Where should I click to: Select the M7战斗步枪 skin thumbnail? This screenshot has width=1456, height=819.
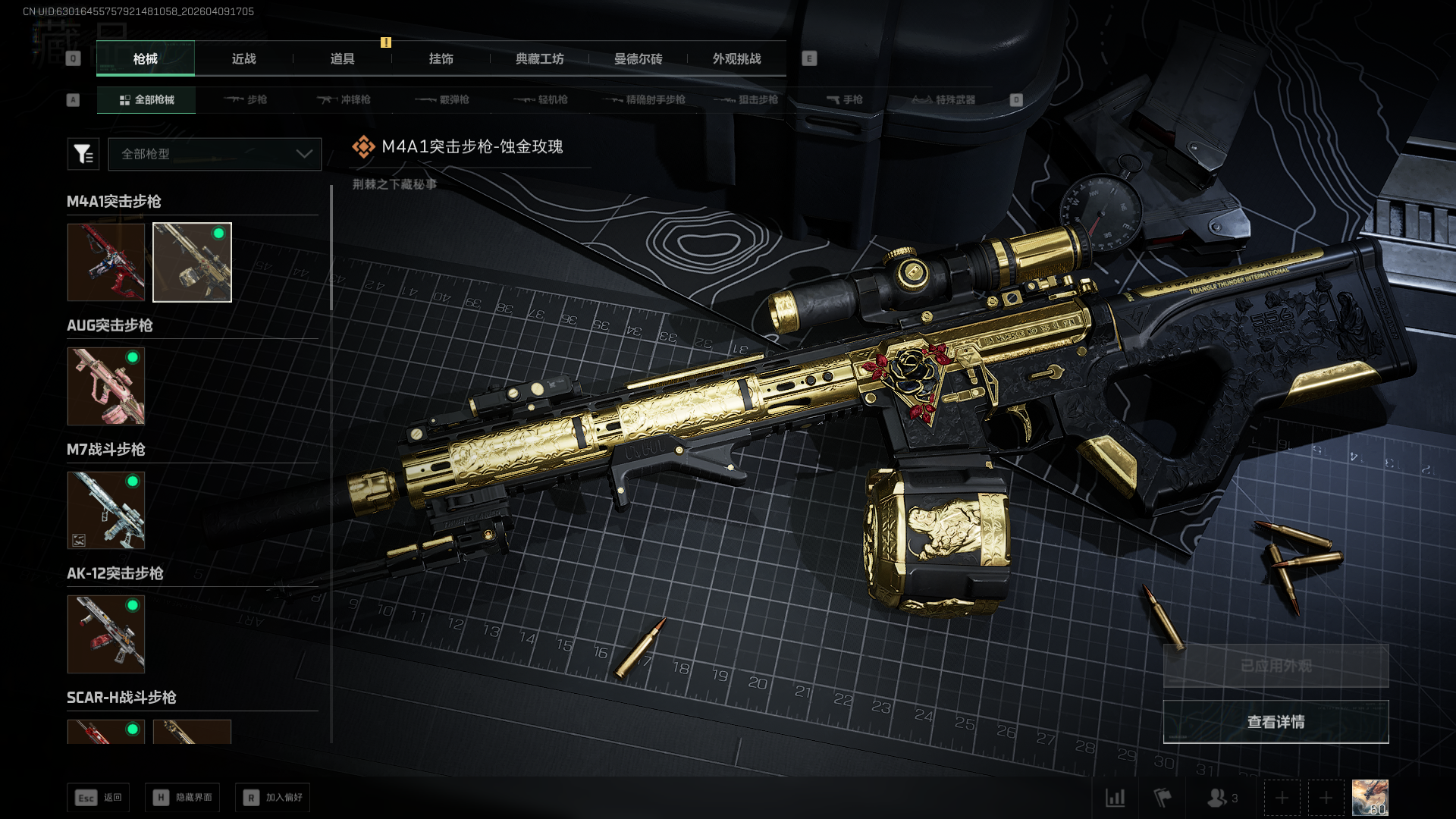pos(106,510)
